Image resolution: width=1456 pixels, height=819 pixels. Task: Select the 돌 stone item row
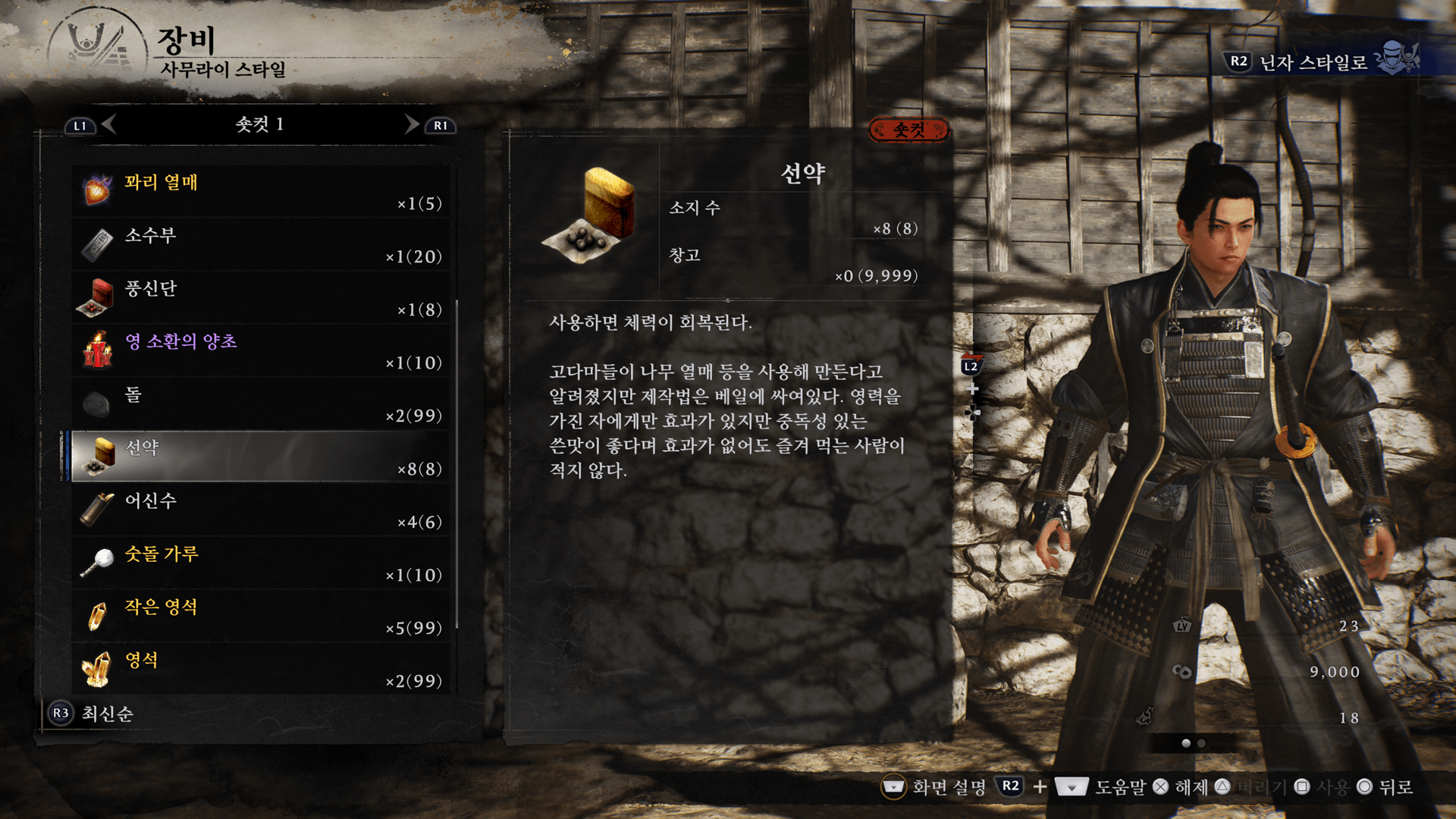pos(261,403)
